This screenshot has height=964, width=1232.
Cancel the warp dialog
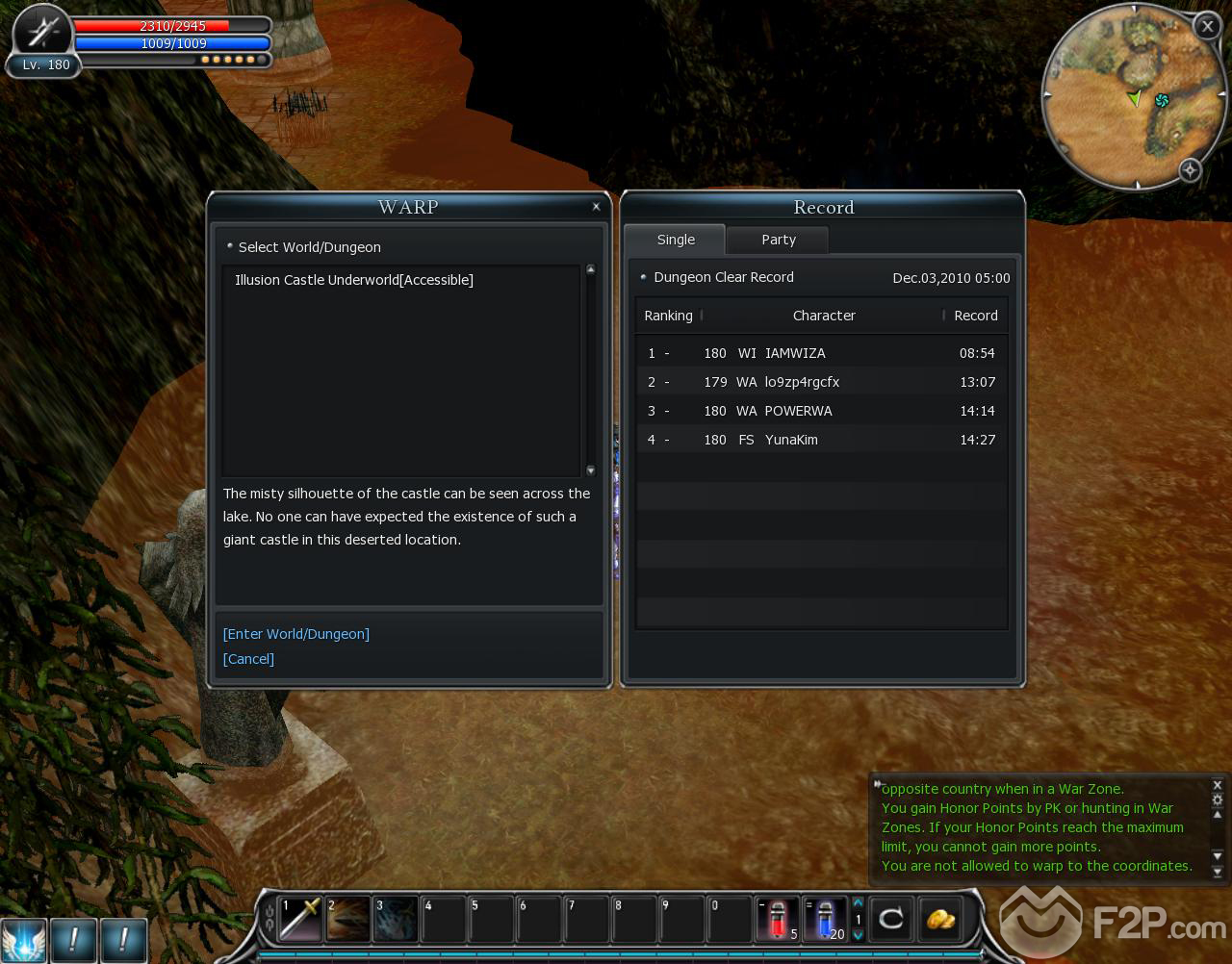(248, 659)
